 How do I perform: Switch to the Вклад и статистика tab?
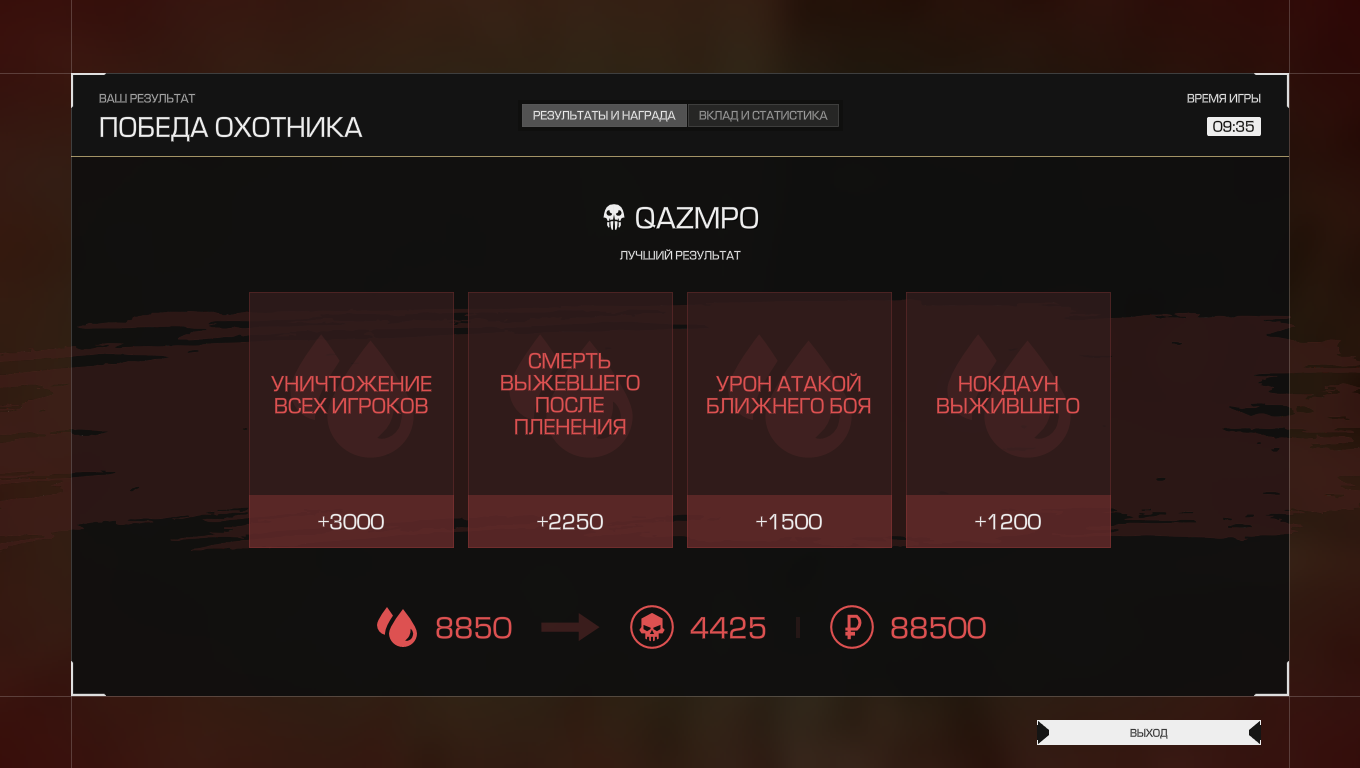763,116
